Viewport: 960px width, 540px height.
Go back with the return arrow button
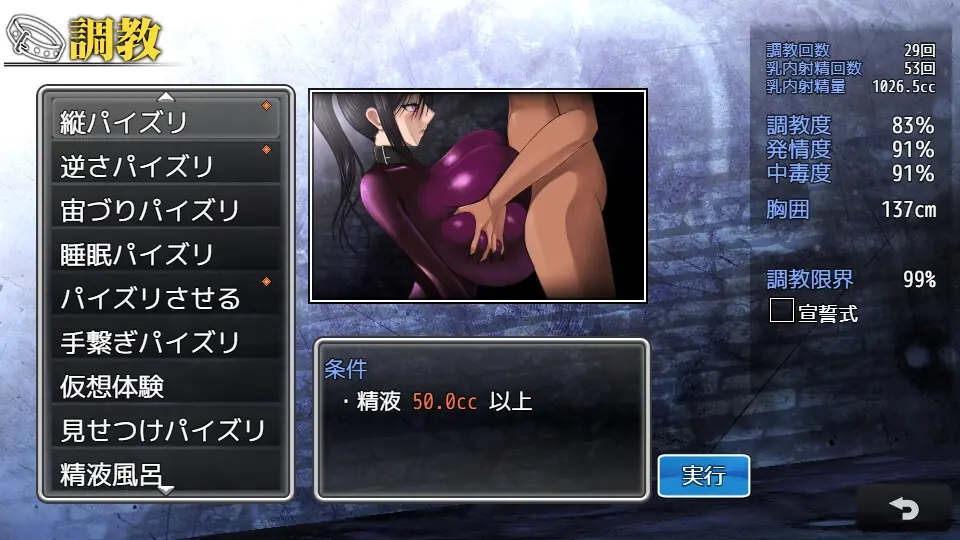click(903, 509)
